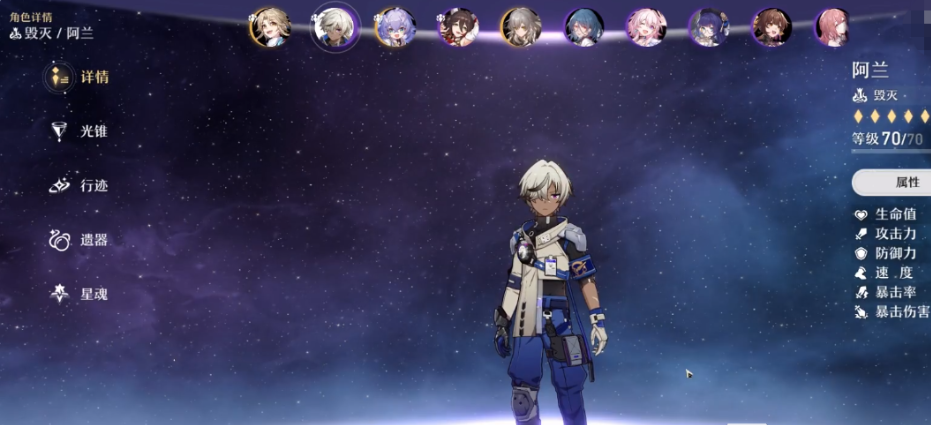This screenshot has width=931, height=425.
Task: Select the 星魂 eidolon tab
Action: click(78, 294)
